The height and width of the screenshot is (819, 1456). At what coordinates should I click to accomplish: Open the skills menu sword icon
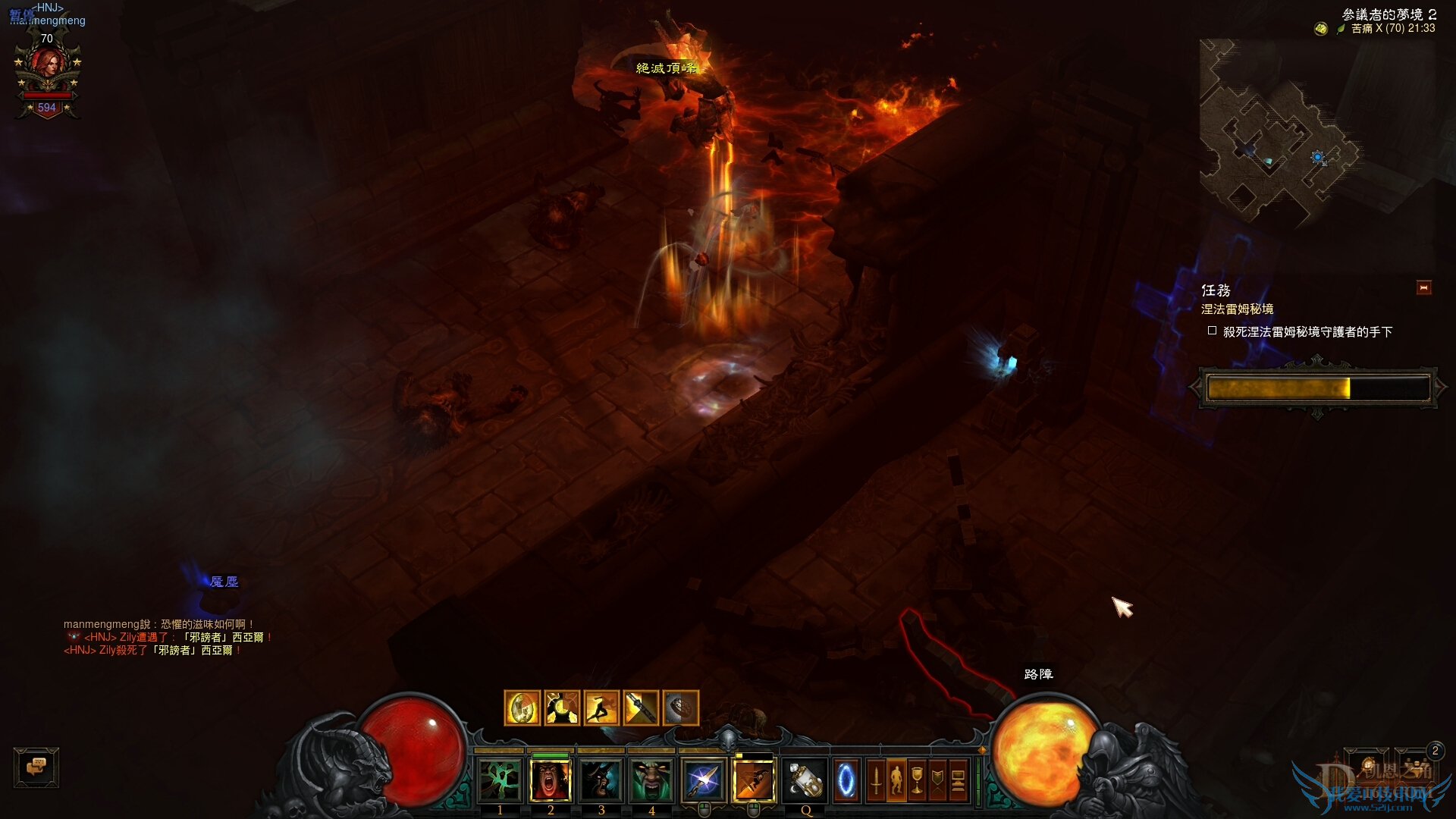coord(876,780)
